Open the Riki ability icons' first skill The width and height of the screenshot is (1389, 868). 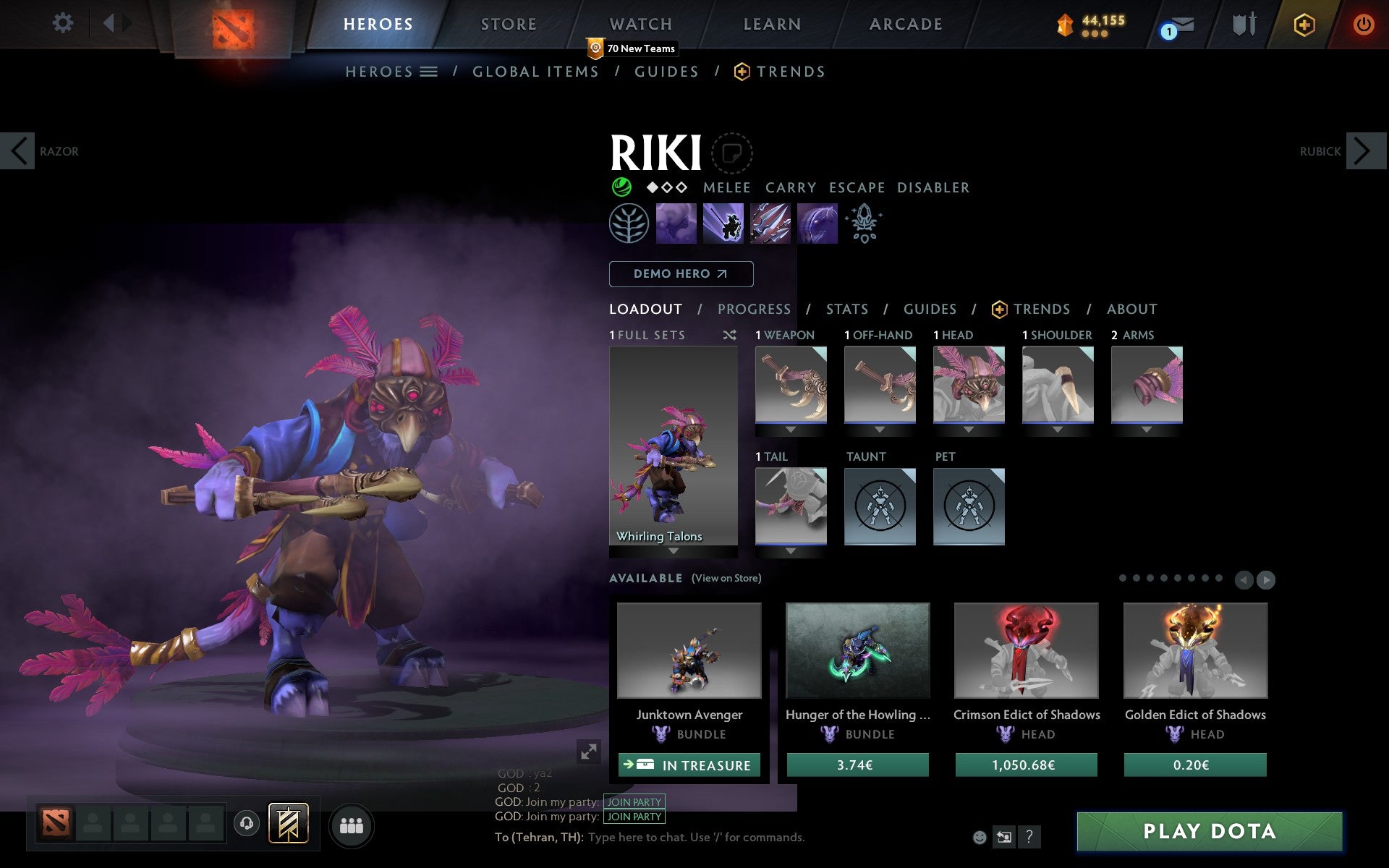point(676,224)
